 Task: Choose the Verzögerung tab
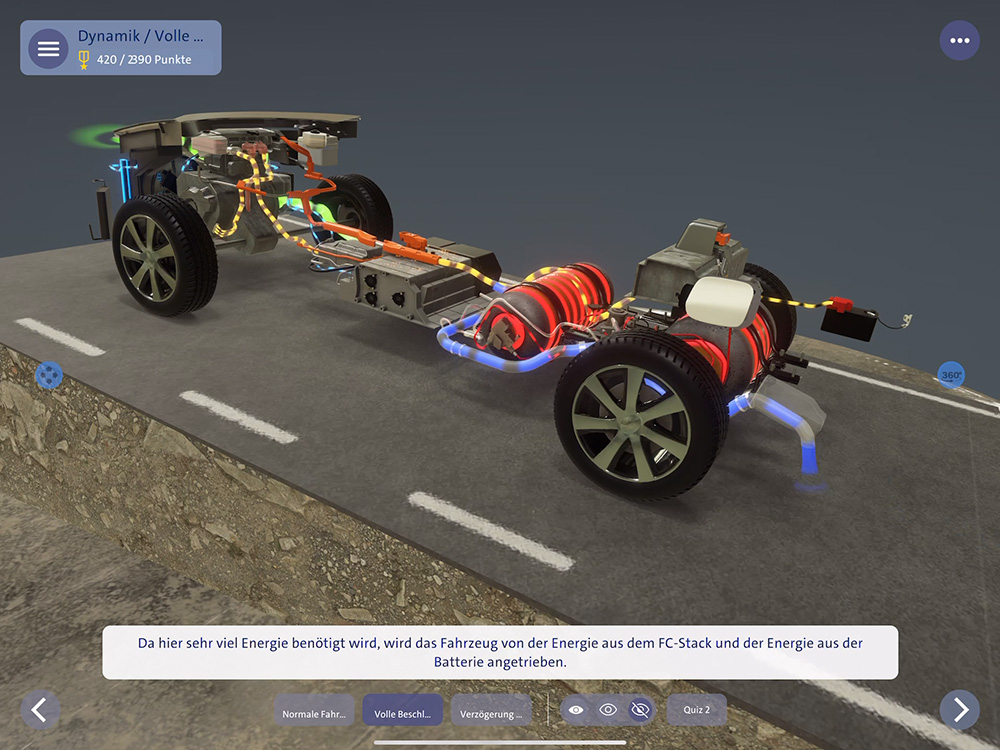coord(491,711)
